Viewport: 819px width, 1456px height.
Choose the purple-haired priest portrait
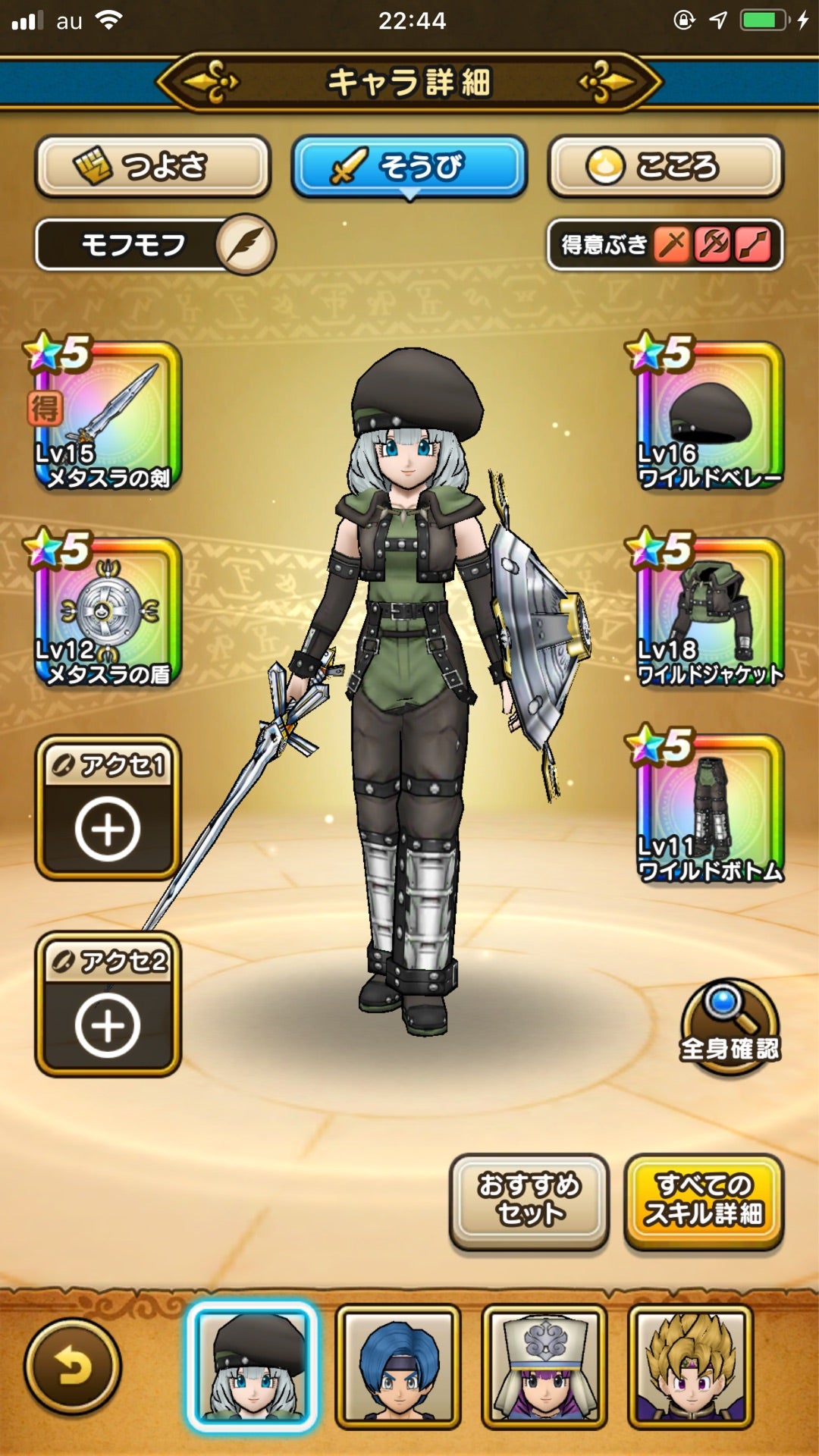544,1367
